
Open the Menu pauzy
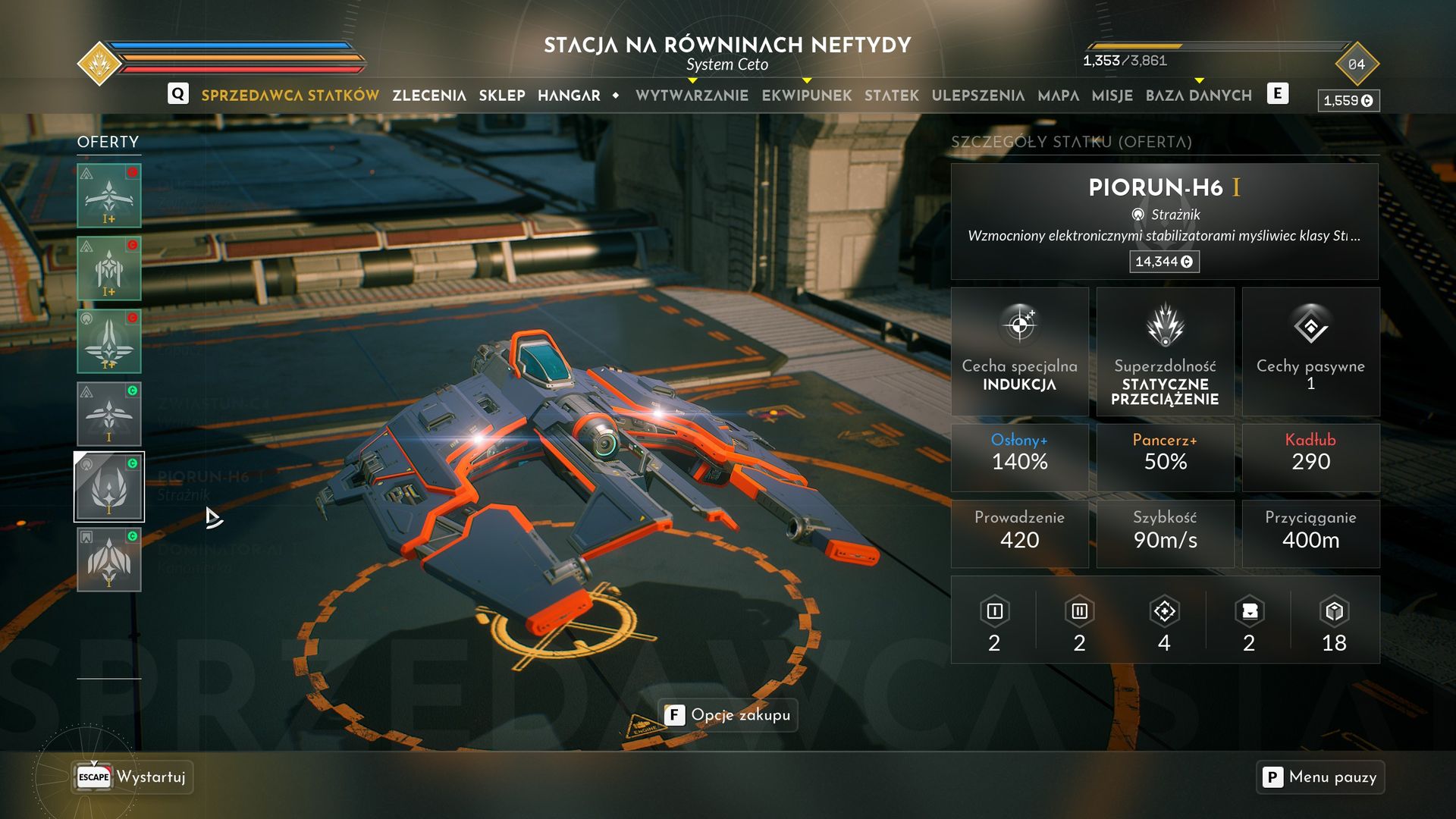pos(1320,777)
